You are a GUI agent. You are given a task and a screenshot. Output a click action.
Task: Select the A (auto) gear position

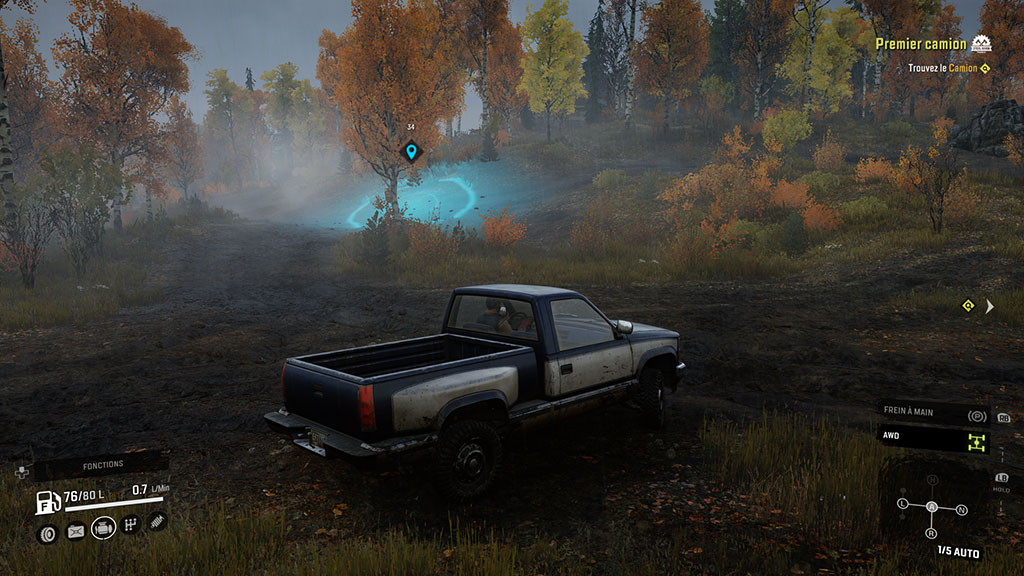tap(932, 507)
